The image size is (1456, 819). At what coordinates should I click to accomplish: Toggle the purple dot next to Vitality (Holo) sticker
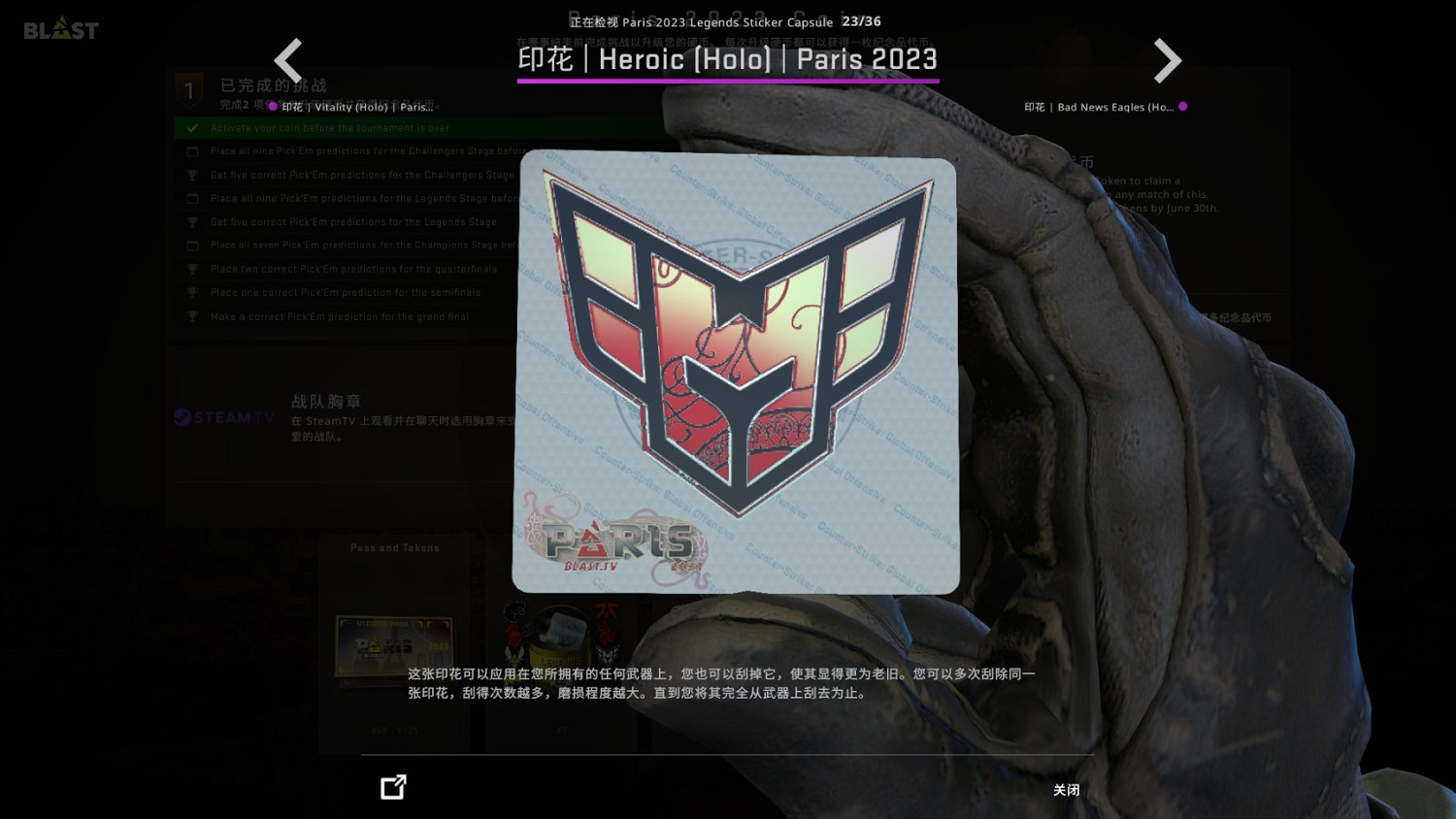point(273,107)
